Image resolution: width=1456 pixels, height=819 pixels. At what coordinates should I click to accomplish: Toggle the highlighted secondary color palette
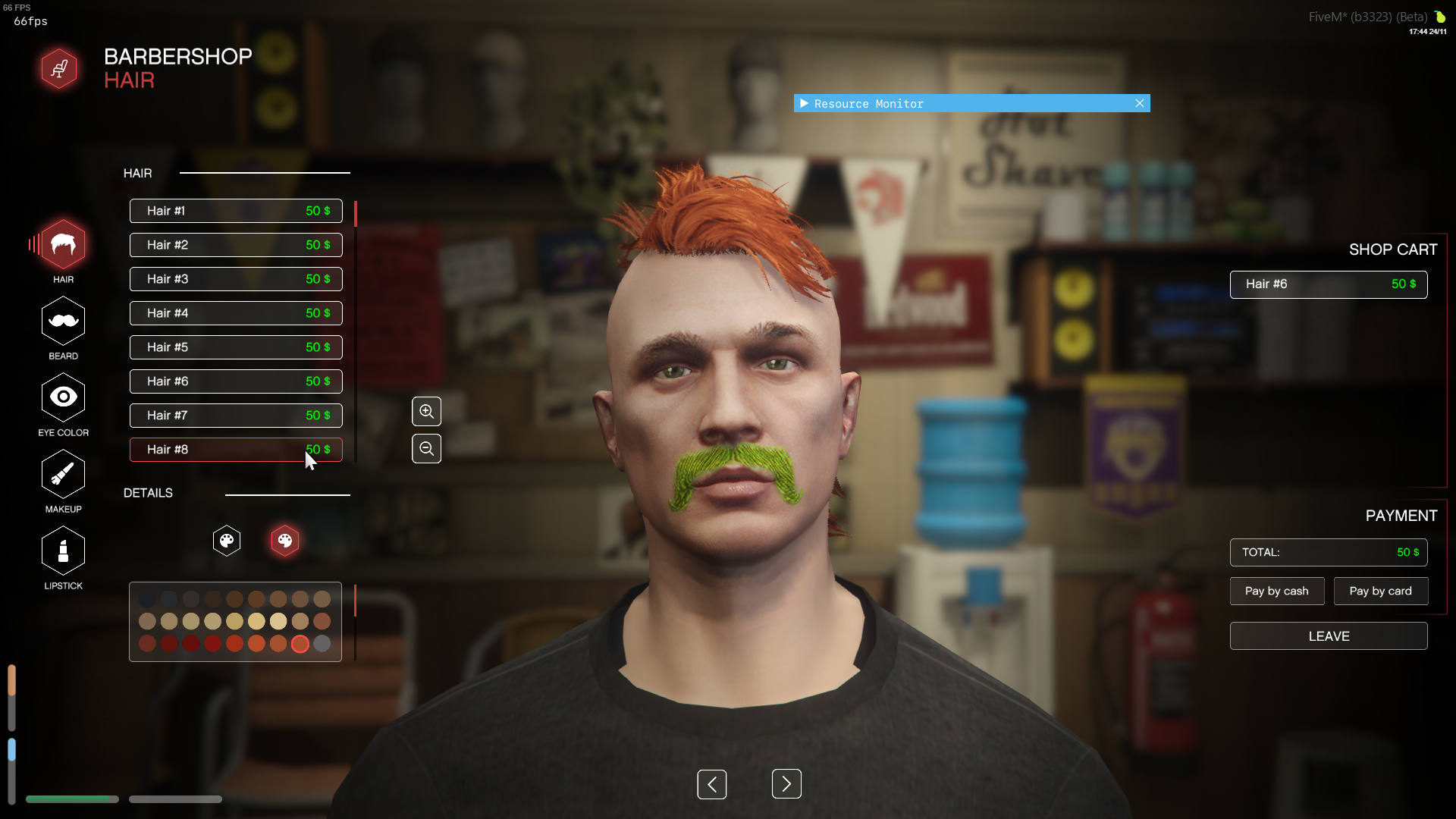284,541
